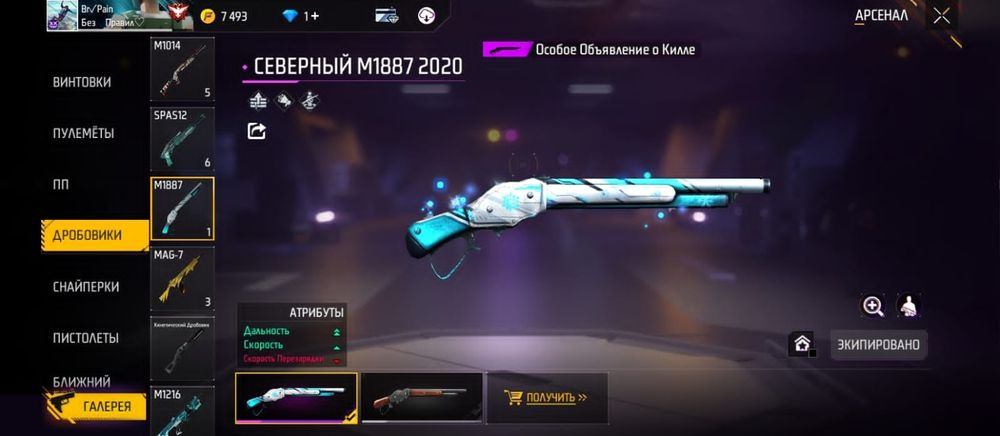1000x436 pixels.
Task: Click the Получить button with cart icon
Action: (546, 397)
